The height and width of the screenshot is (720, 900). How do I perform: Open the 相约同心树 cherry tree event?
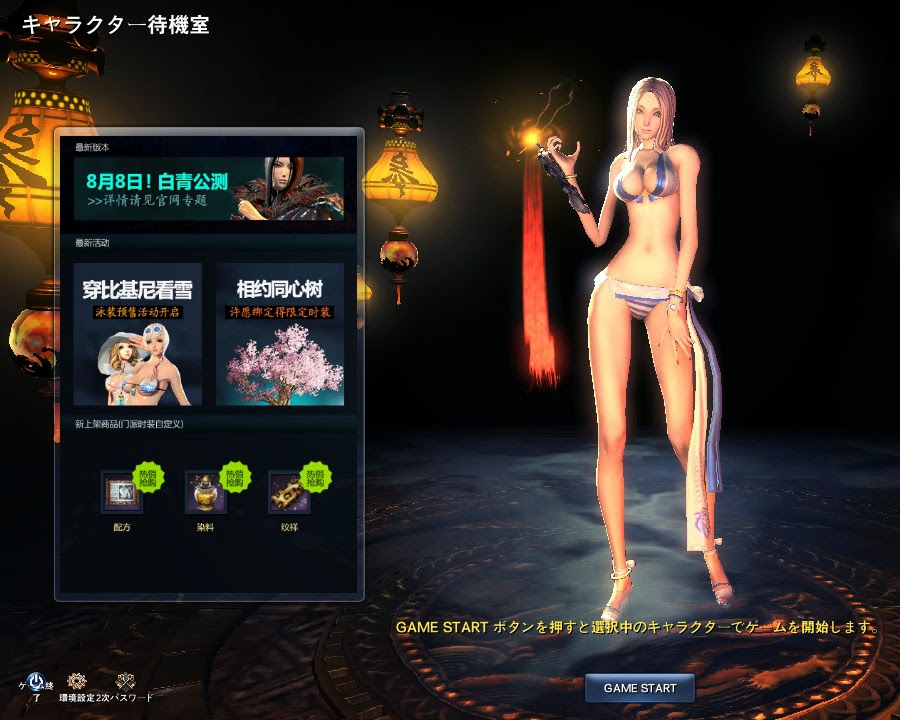(x=280, y=334)
